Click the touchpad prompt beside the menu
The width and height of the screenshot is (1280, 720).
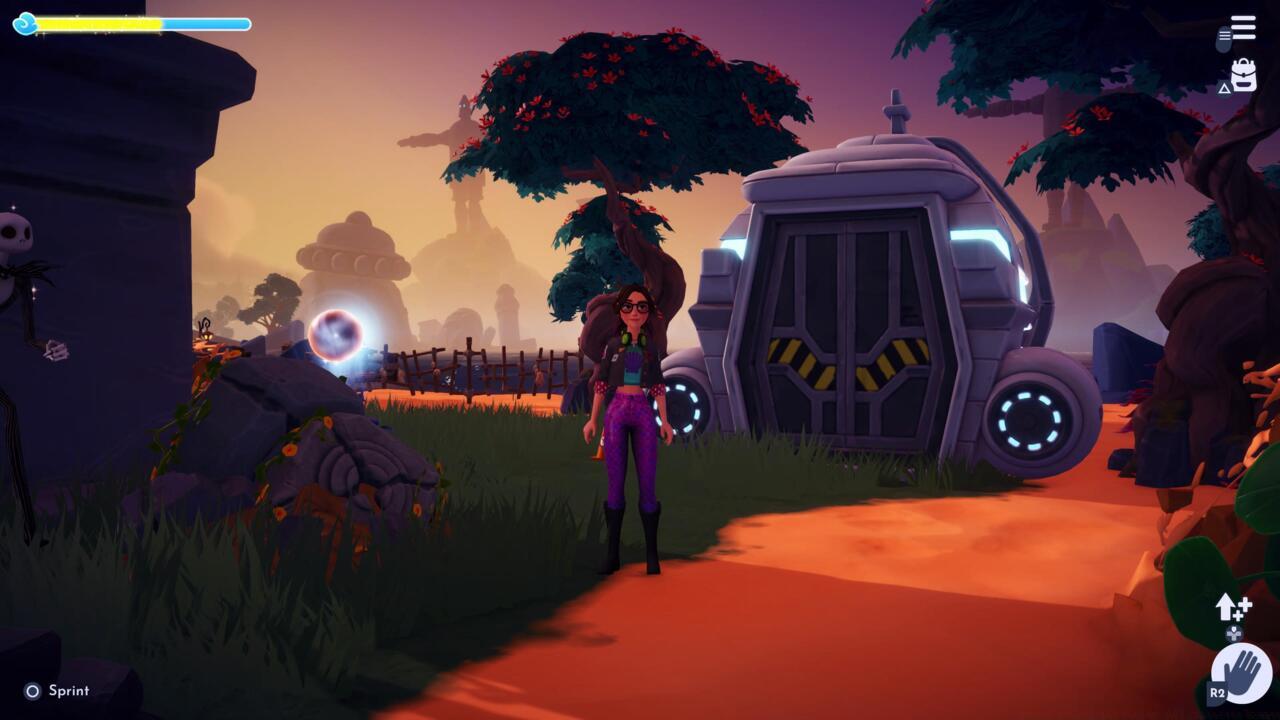tap(1224, 38)
